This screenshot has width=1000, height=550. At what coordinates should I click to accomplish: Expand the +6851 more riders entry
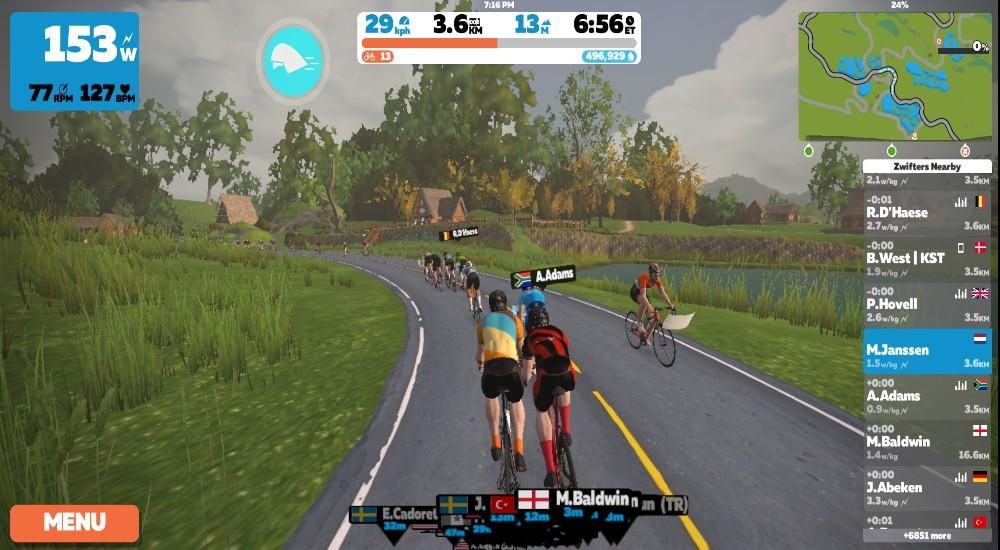coord(929,536)
